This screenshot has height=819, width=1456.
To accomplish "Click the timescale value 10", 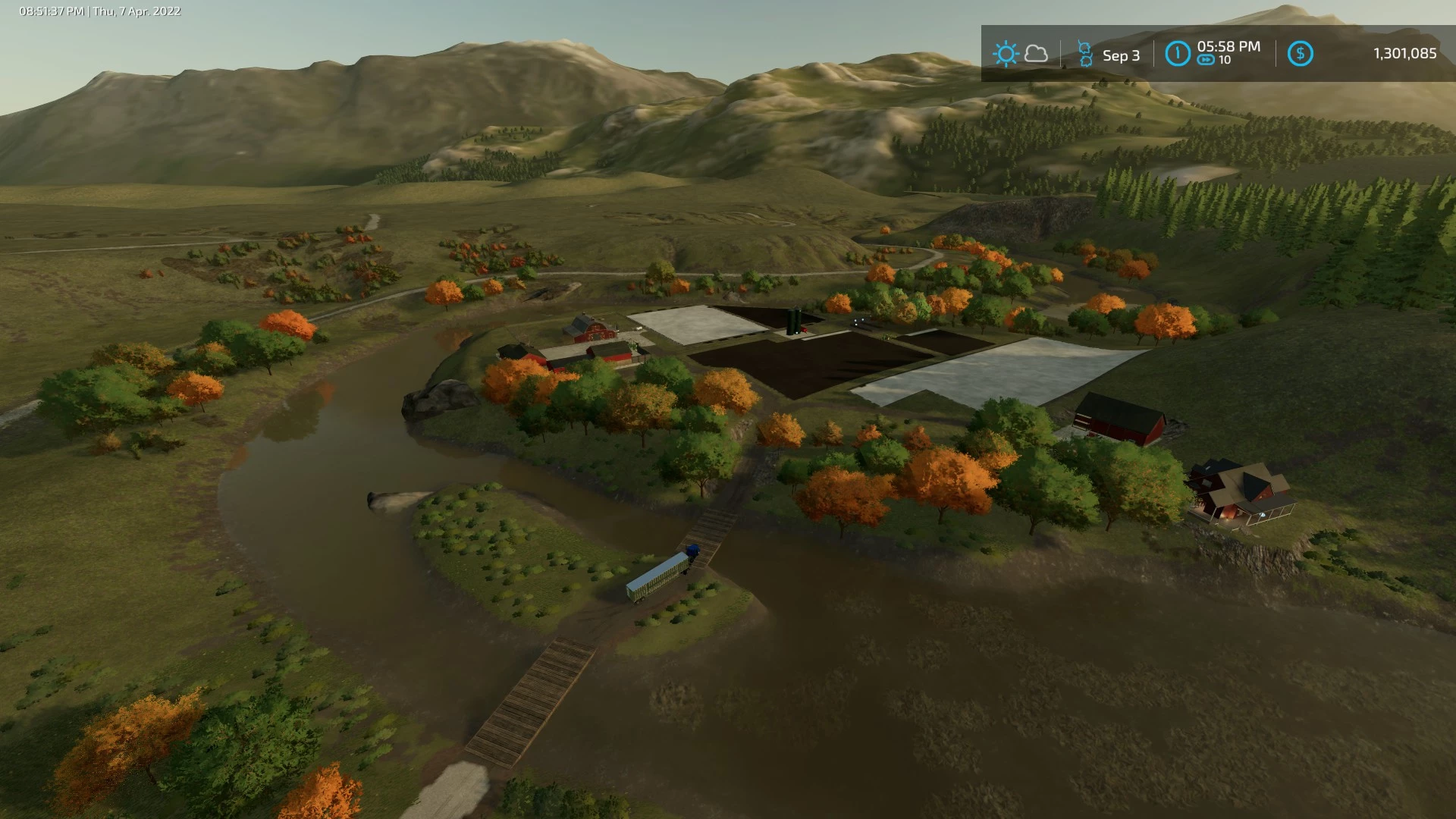I will (1225, 62).
